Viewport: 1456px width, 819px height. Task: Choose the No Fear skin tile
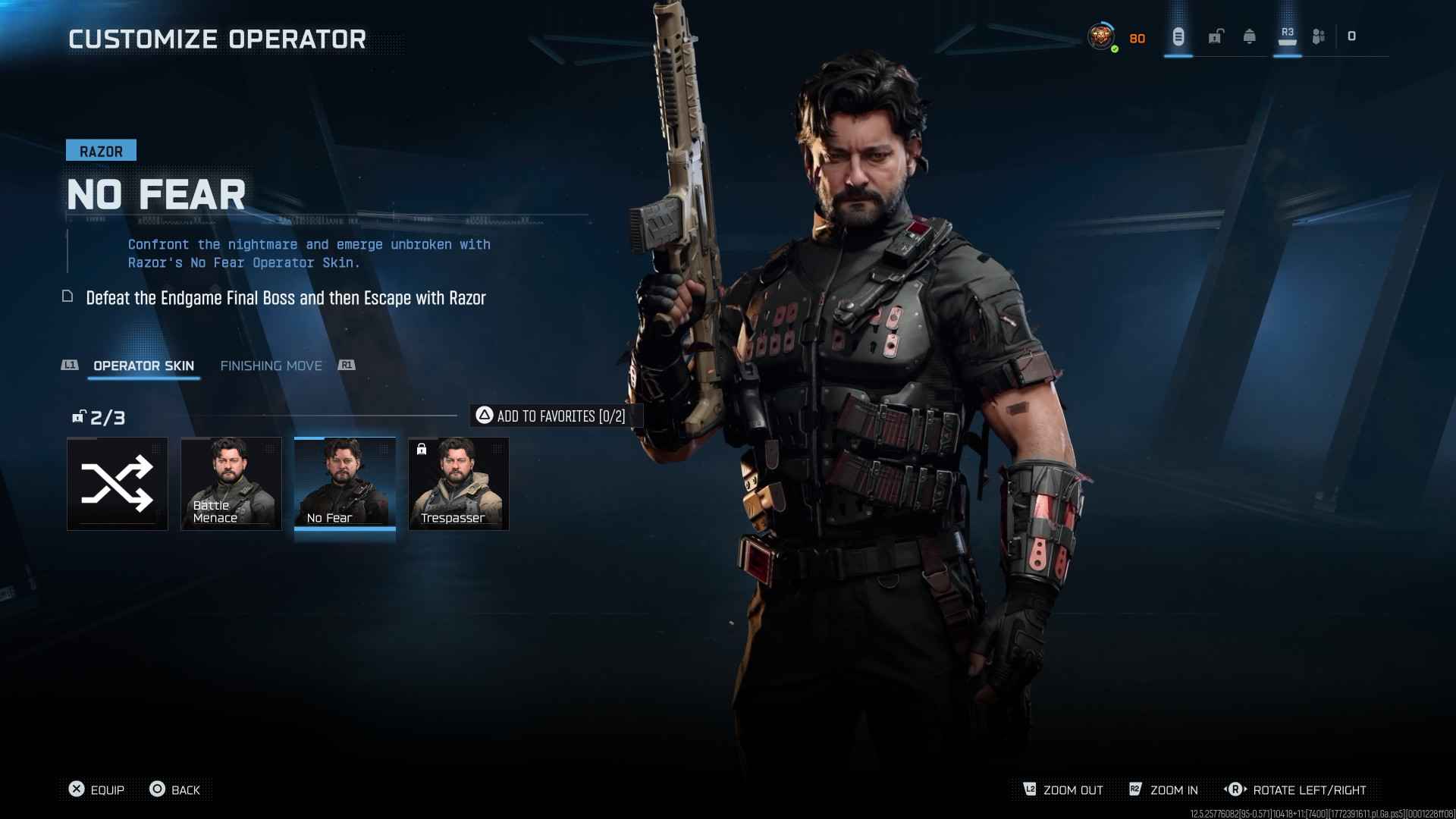coord(345,484)
